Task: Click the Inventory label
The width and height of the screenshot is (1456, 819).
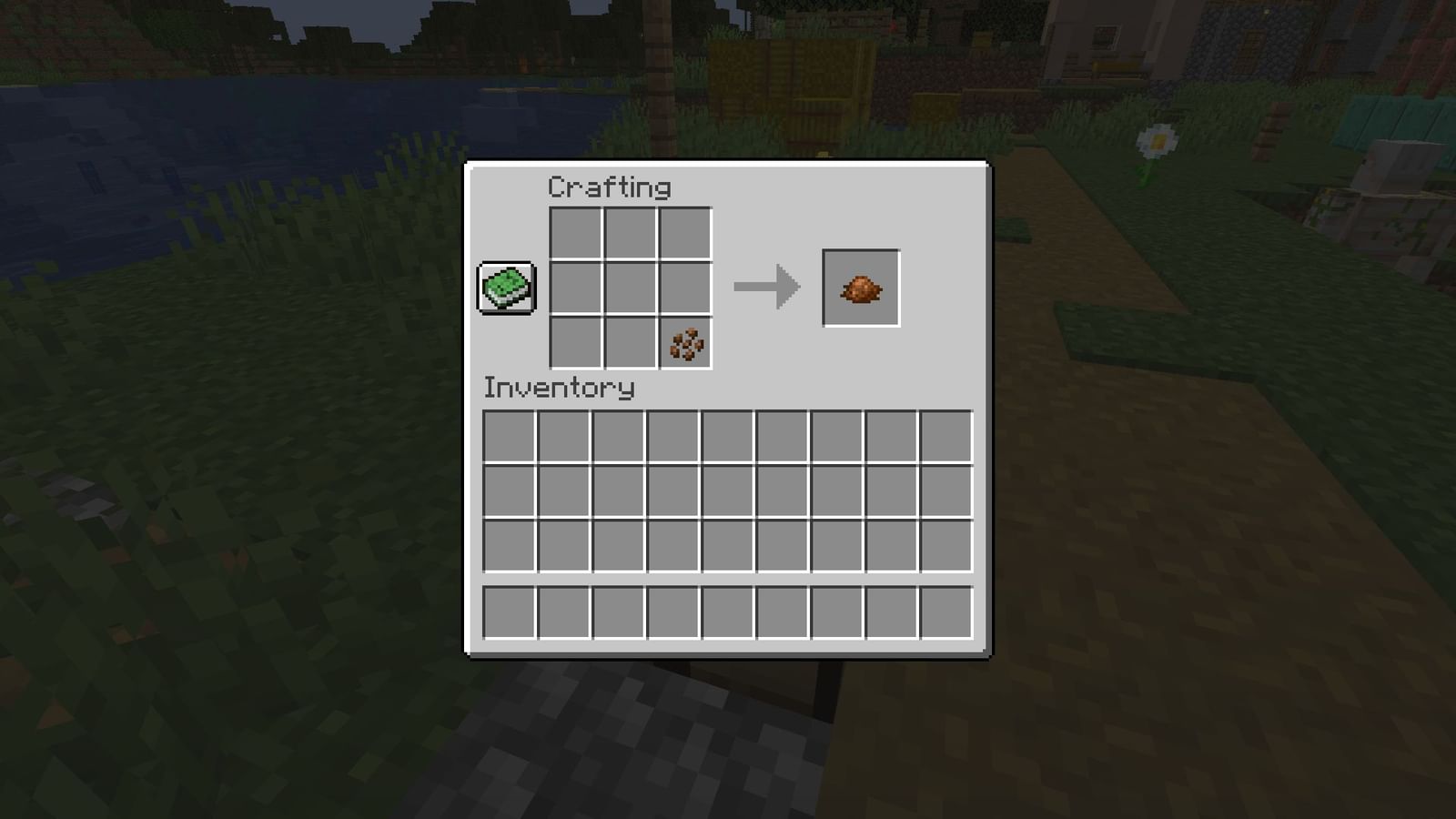Action: (557, 388)
